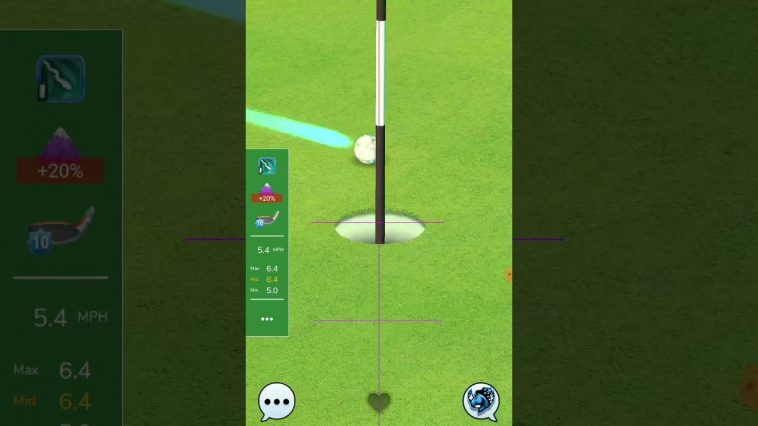Open the chat speech bubble
This screenshot has height=426, width=758.
(x=276, y=402)
